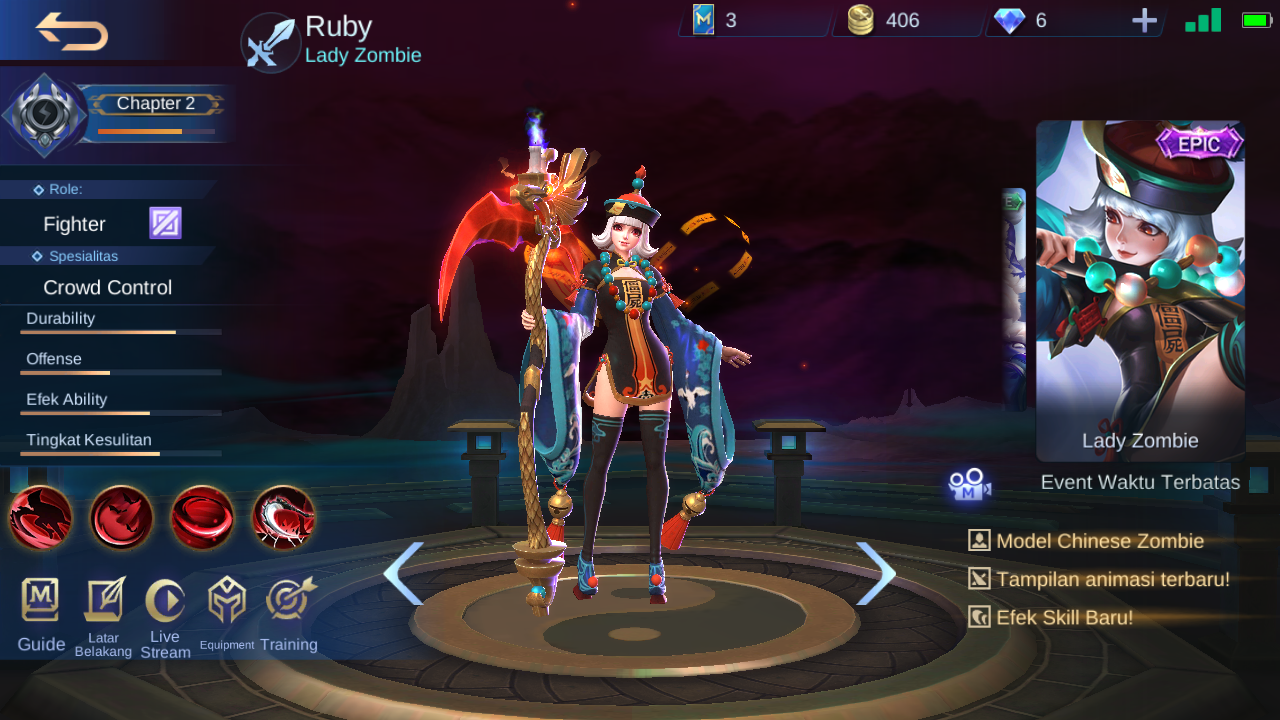The width and height of the screenshot is (1280, 720).
Task: Open Event Waktu Terbatas details
Action: [x=1142, y=482]
